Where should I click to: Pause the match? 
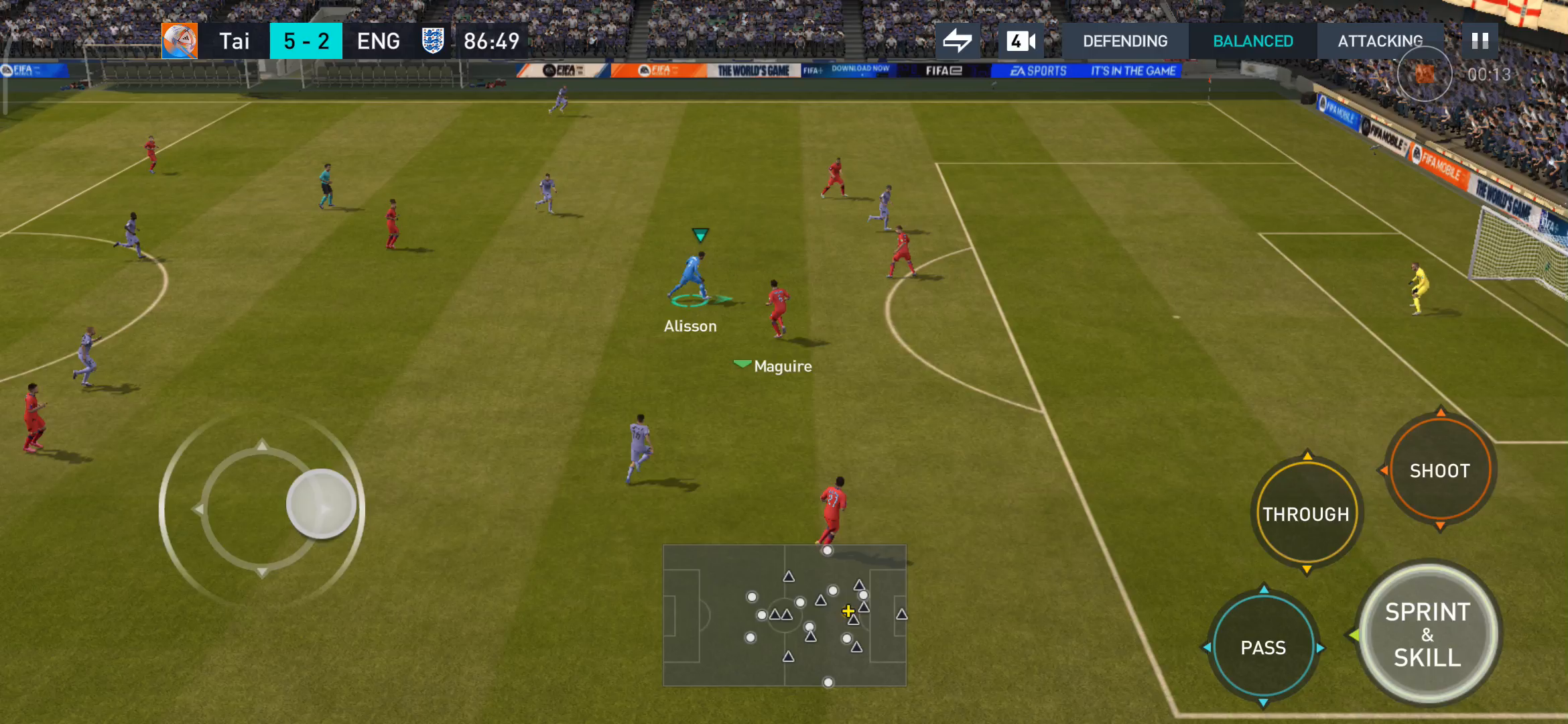[1480, 42]
